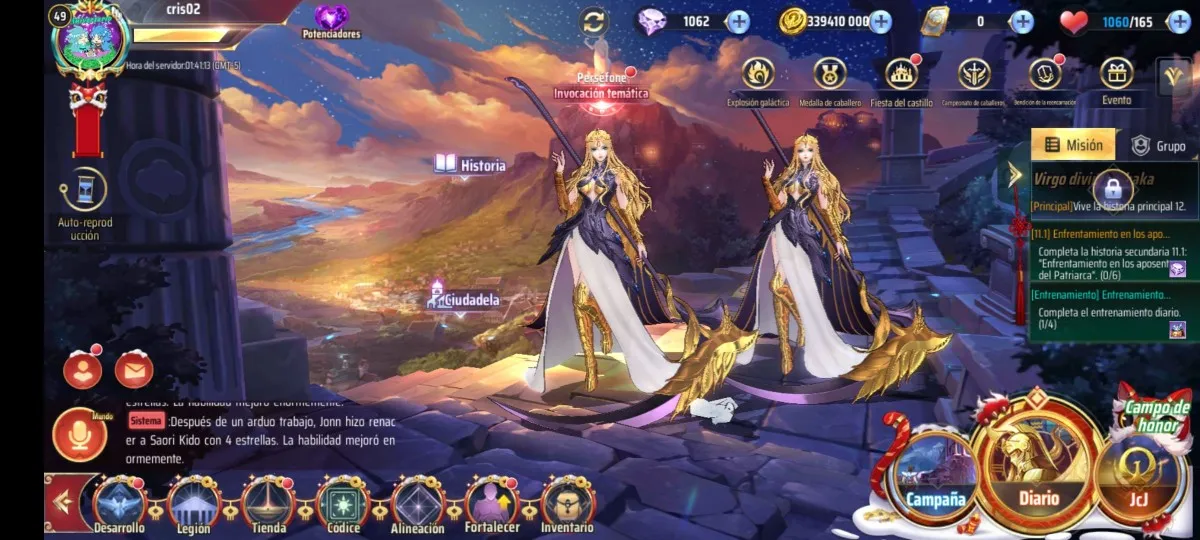The width and height of the screenshot is (1200, 540).
Task: Open the Desarrollo menu
Action: pyautogui.click(x=120, y=502)
